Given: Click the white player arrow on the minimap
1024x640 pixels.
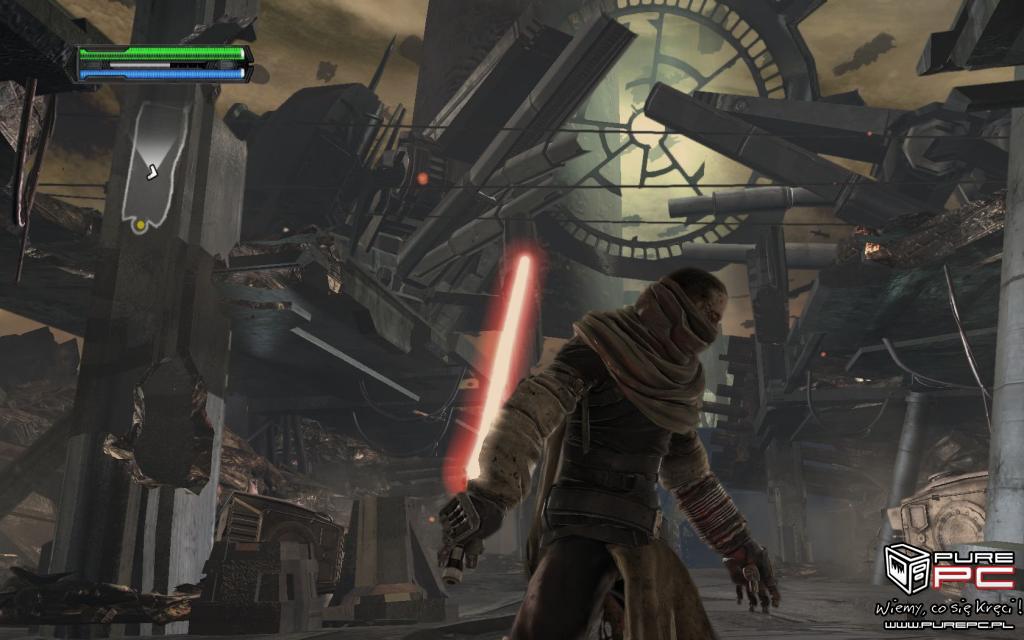Looking at the screenshot, I should pos(150,173).
